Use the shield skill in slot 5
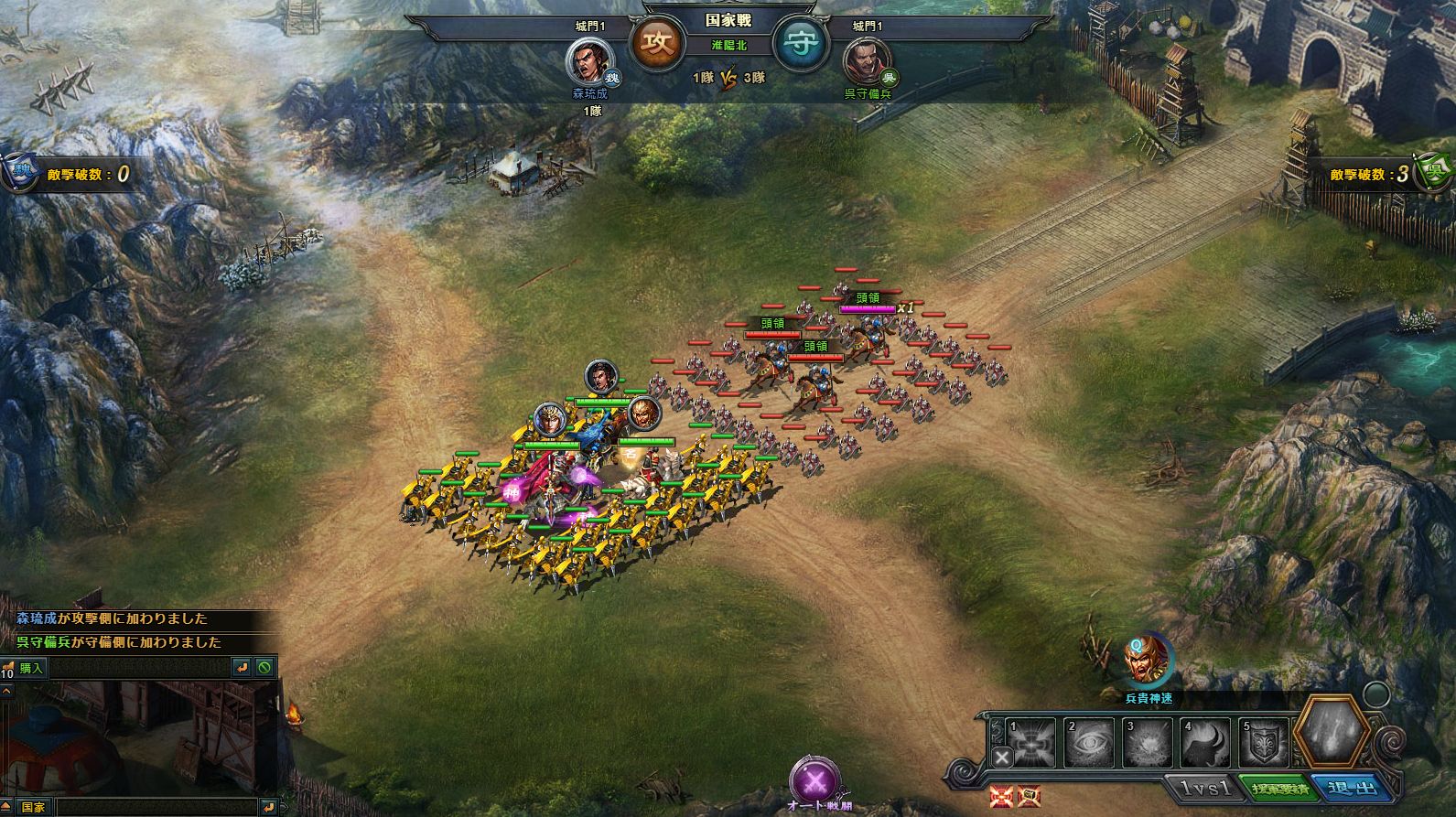 click(x=1264, y=742)
